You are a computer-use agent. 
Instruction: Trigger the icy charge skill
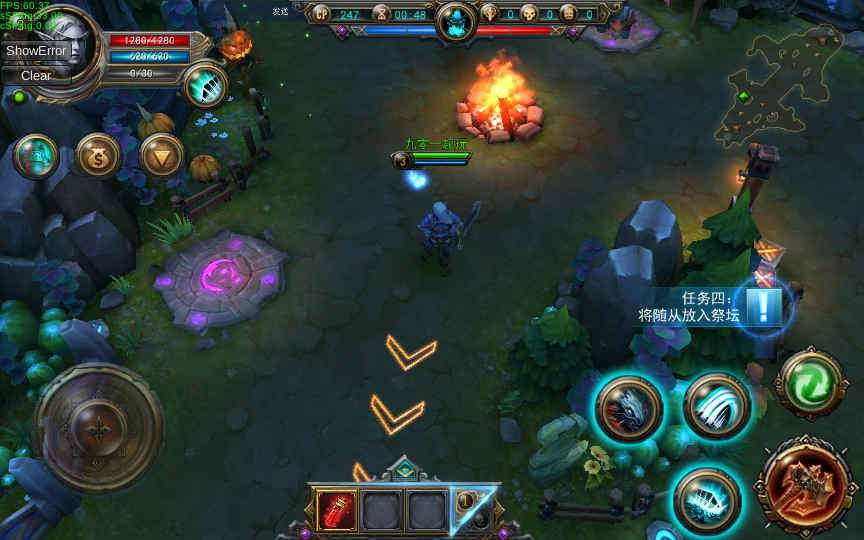coord(706,497)
